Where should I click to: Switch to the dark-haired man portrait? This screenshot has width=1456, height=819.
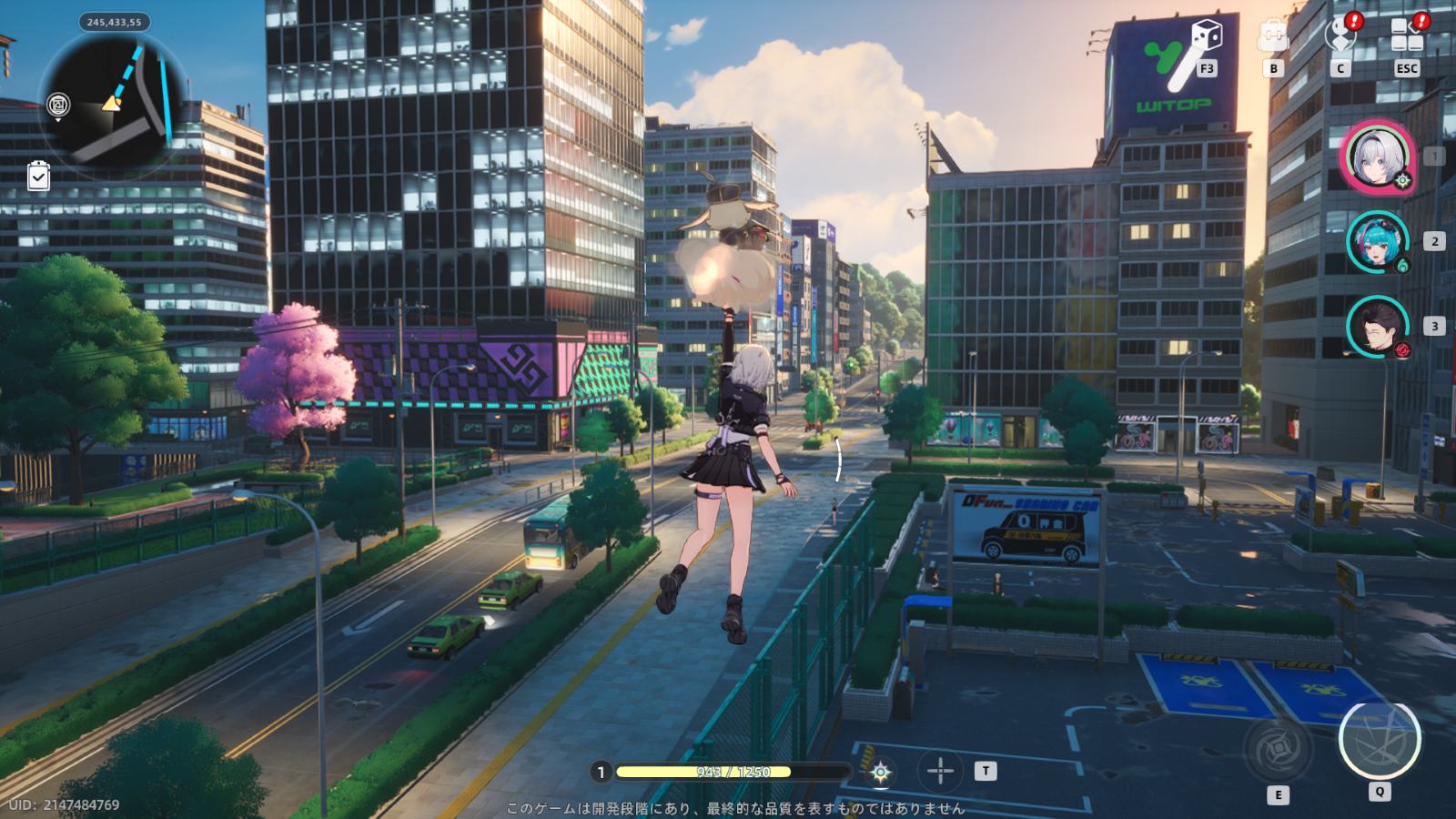click(x=1378, y=326)
